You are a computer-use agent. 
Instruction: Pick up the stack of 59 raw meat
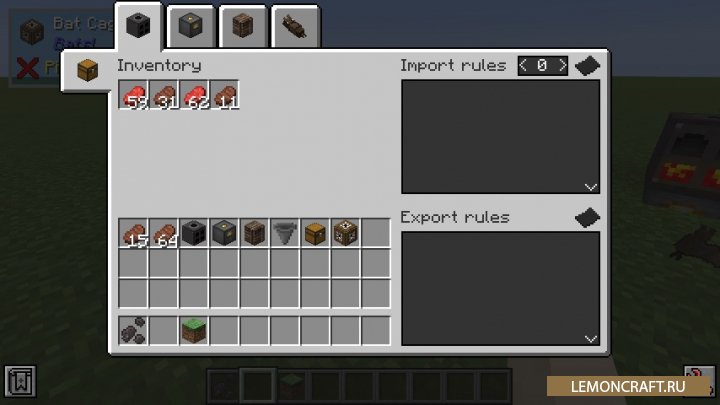134,95
